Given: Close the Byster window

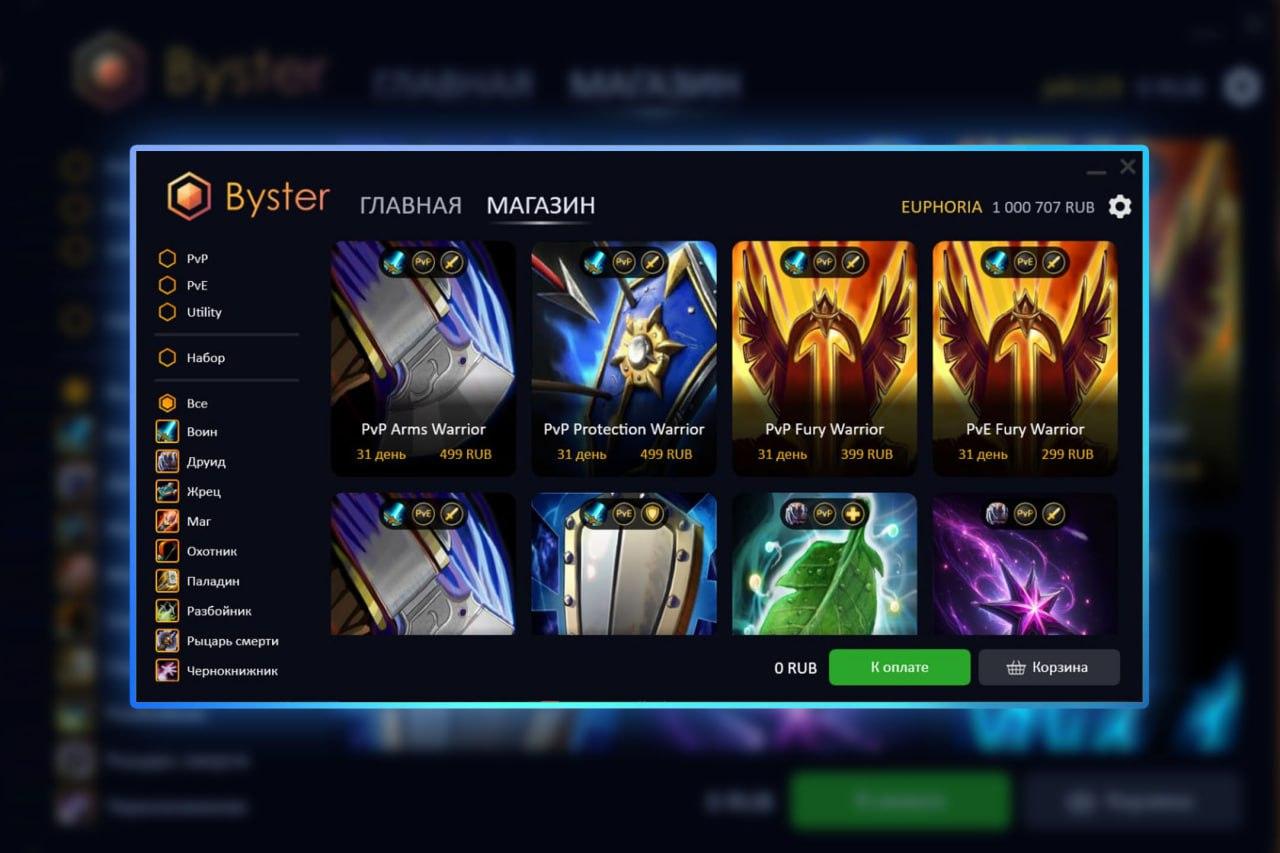Looking at the screenshot, I should [x=1128, y=166].
